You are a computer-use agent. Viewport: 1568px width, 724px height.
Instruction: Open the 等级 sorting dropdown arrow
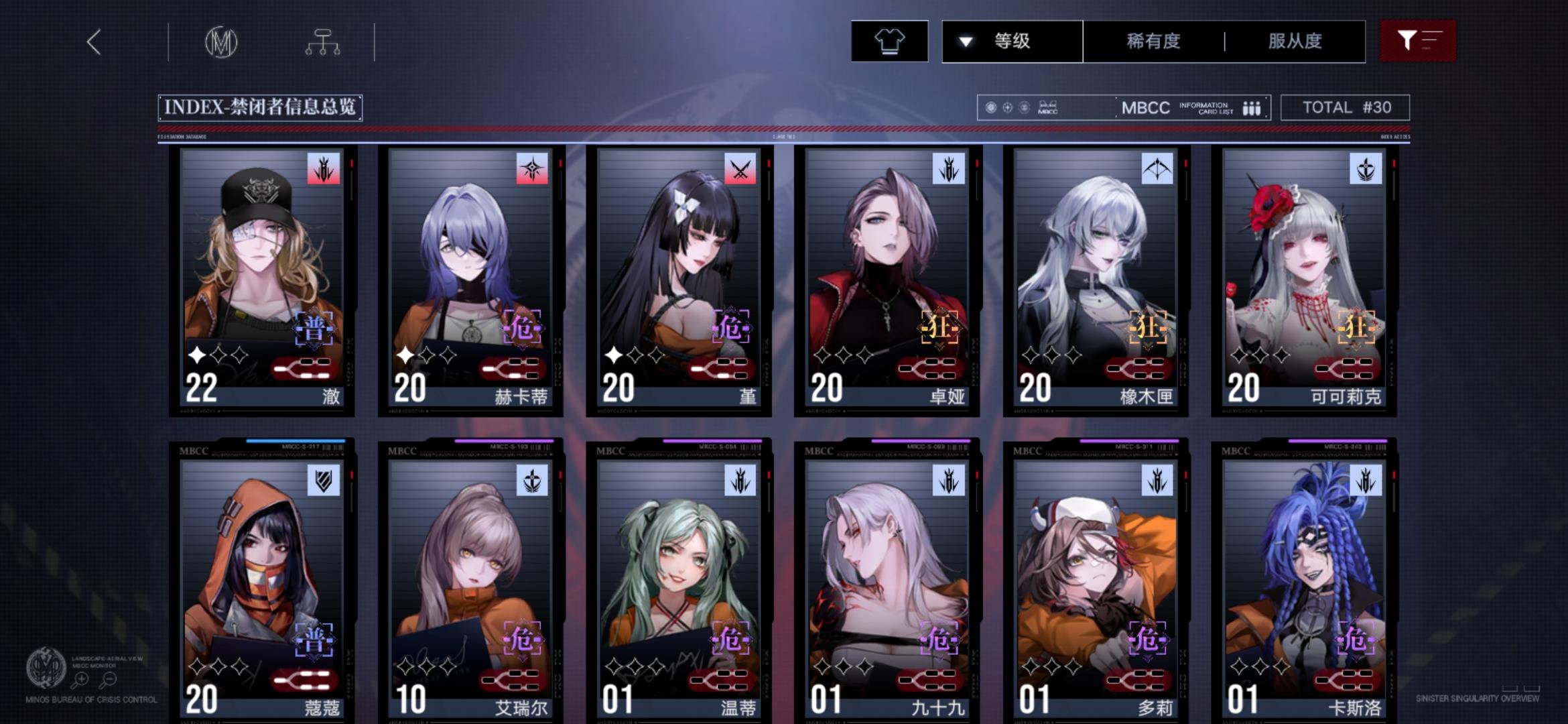point(964,42)
